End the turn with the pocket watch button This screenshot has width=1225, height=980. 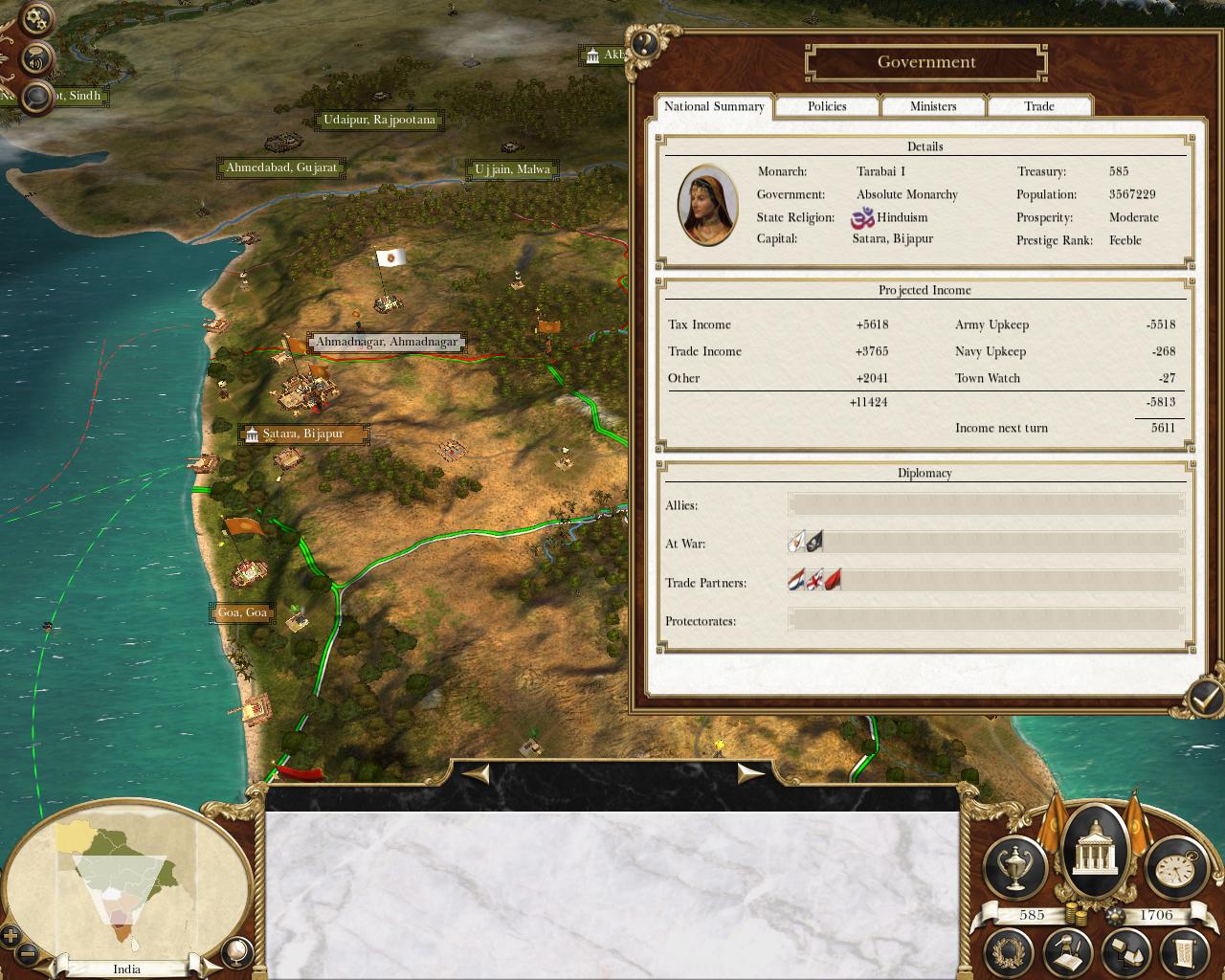click(1176, 866)
